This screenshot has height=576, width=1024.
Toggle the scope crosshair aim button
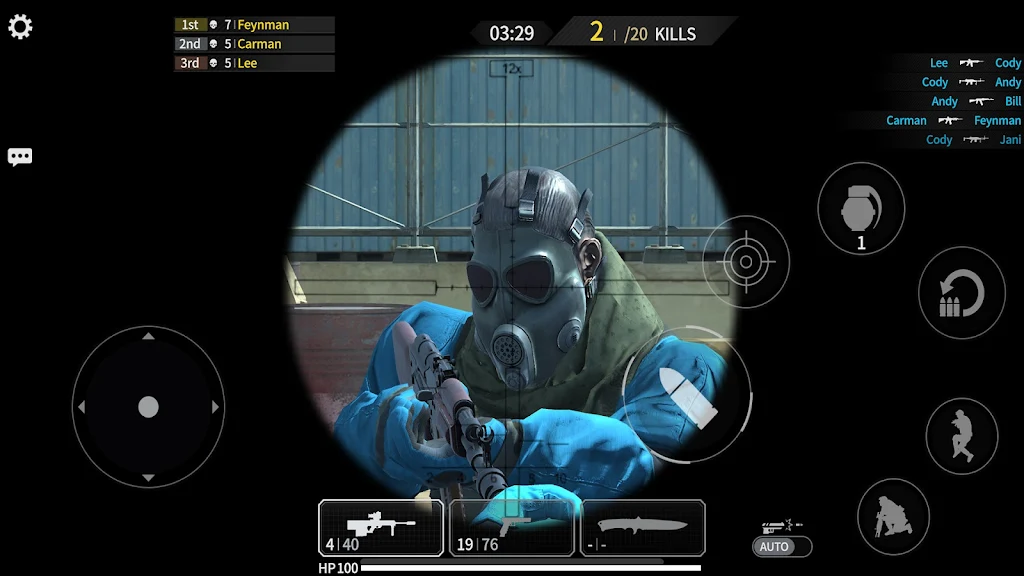[745, 262]
